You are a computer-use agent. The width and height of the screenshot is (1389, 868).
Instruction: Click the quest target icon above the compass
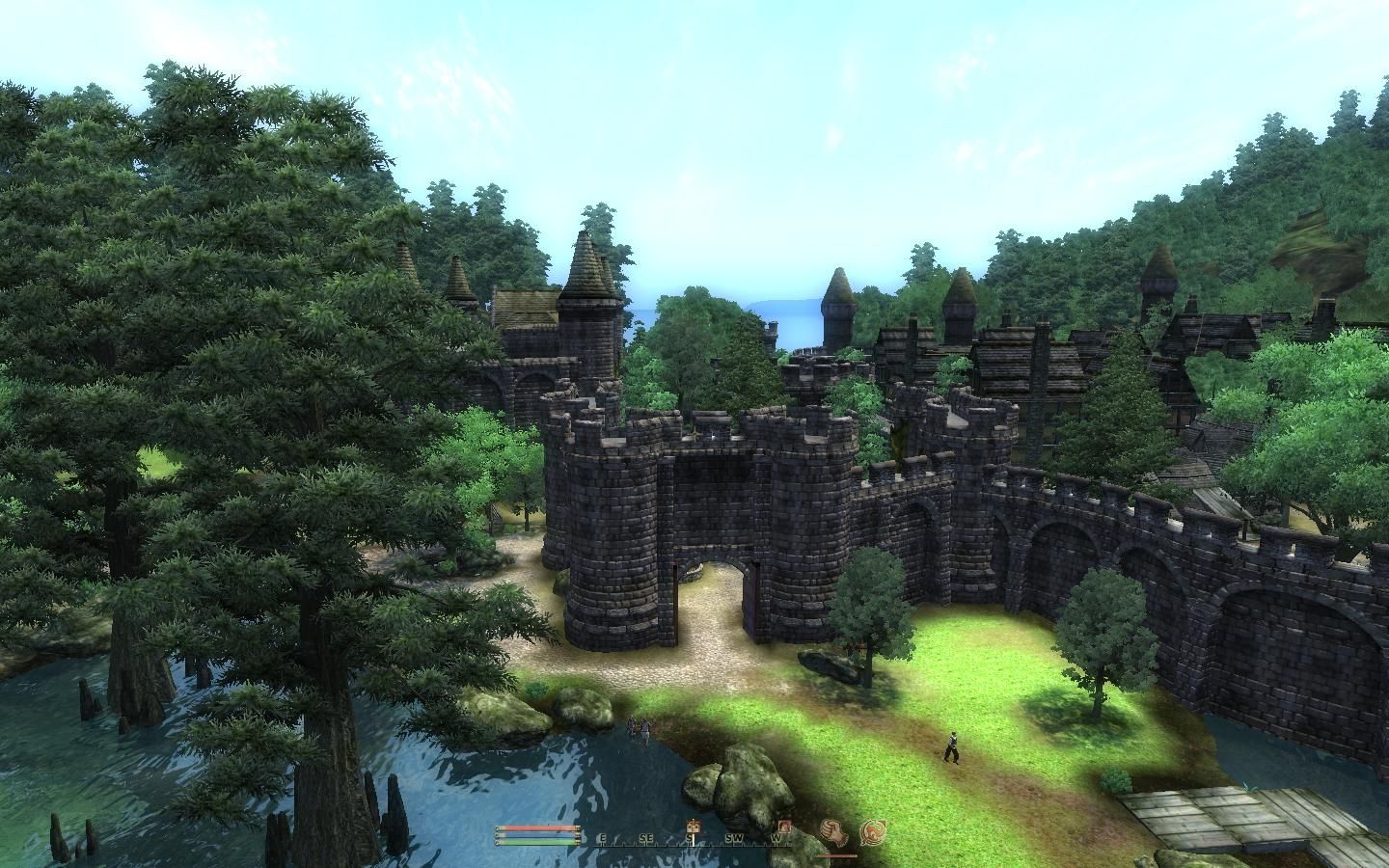click(694, 827)
